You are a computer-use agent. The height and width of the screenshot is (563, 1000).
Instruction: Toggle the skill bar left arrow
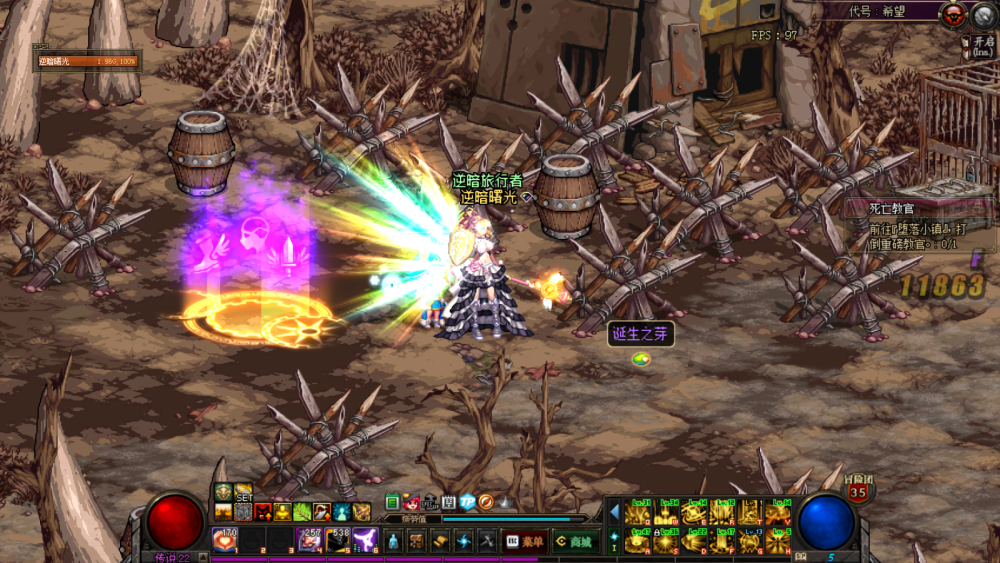click(x=614, y=513)
